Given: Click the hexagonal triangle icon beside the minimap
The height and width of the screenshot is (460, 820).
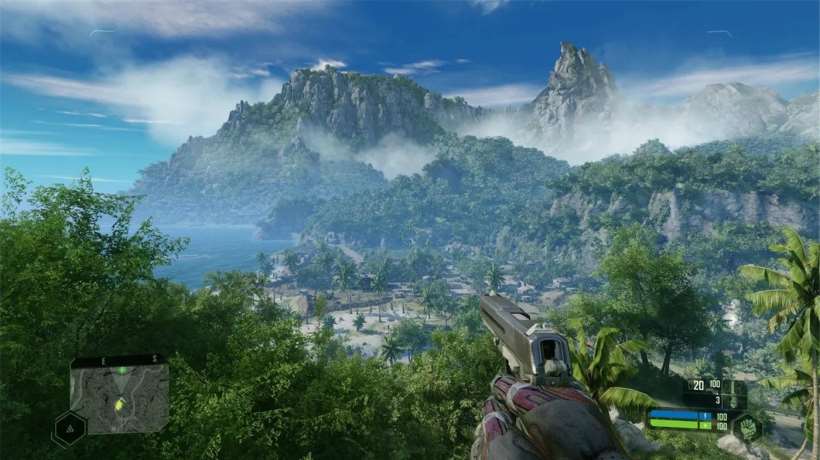Looking at the screenshot, I should coord(69,428).
